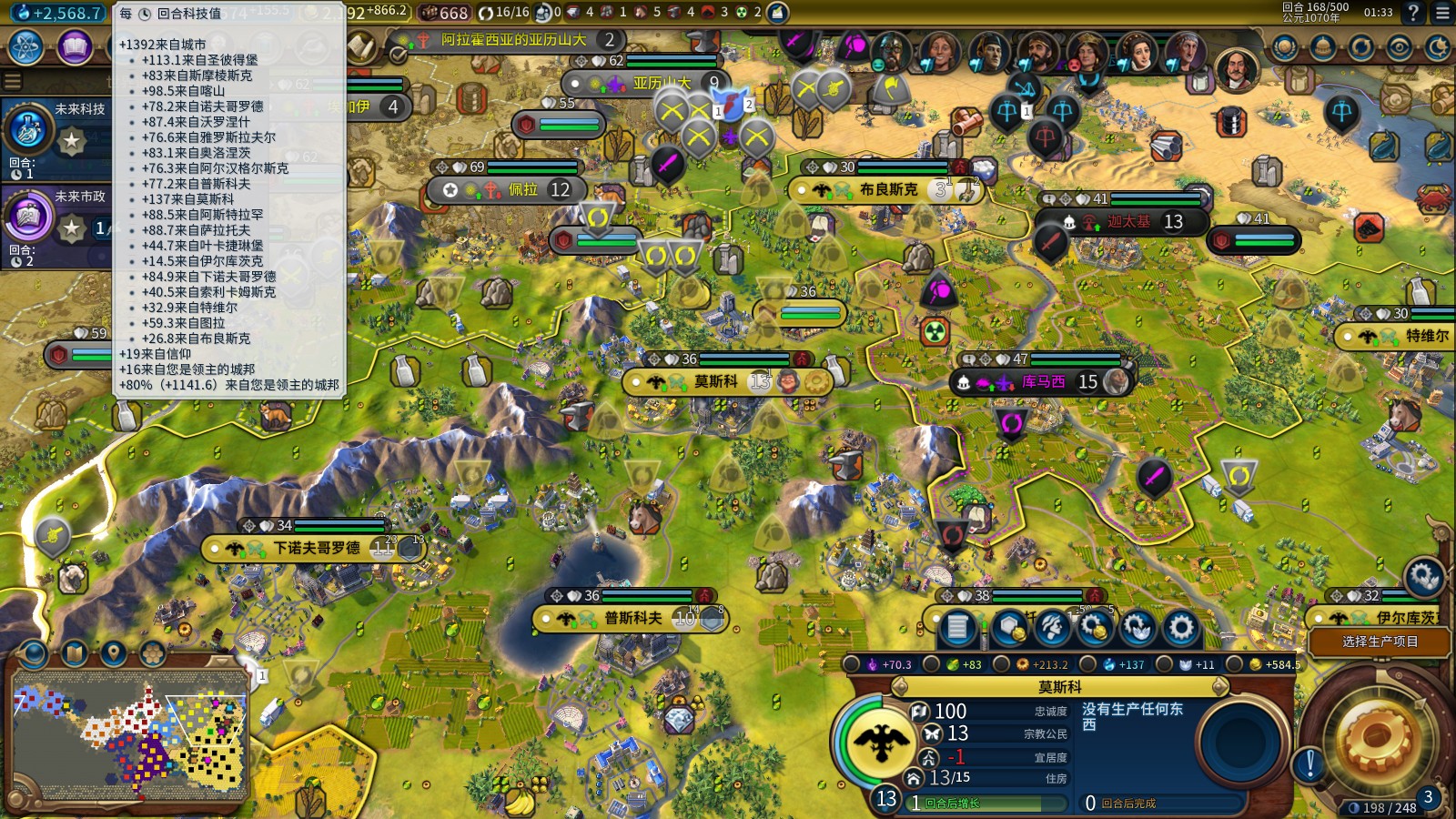Viewport: 1456px width, 819px height.
Task: Select the 布良斯克 city banner
Action: click(887, 189)
